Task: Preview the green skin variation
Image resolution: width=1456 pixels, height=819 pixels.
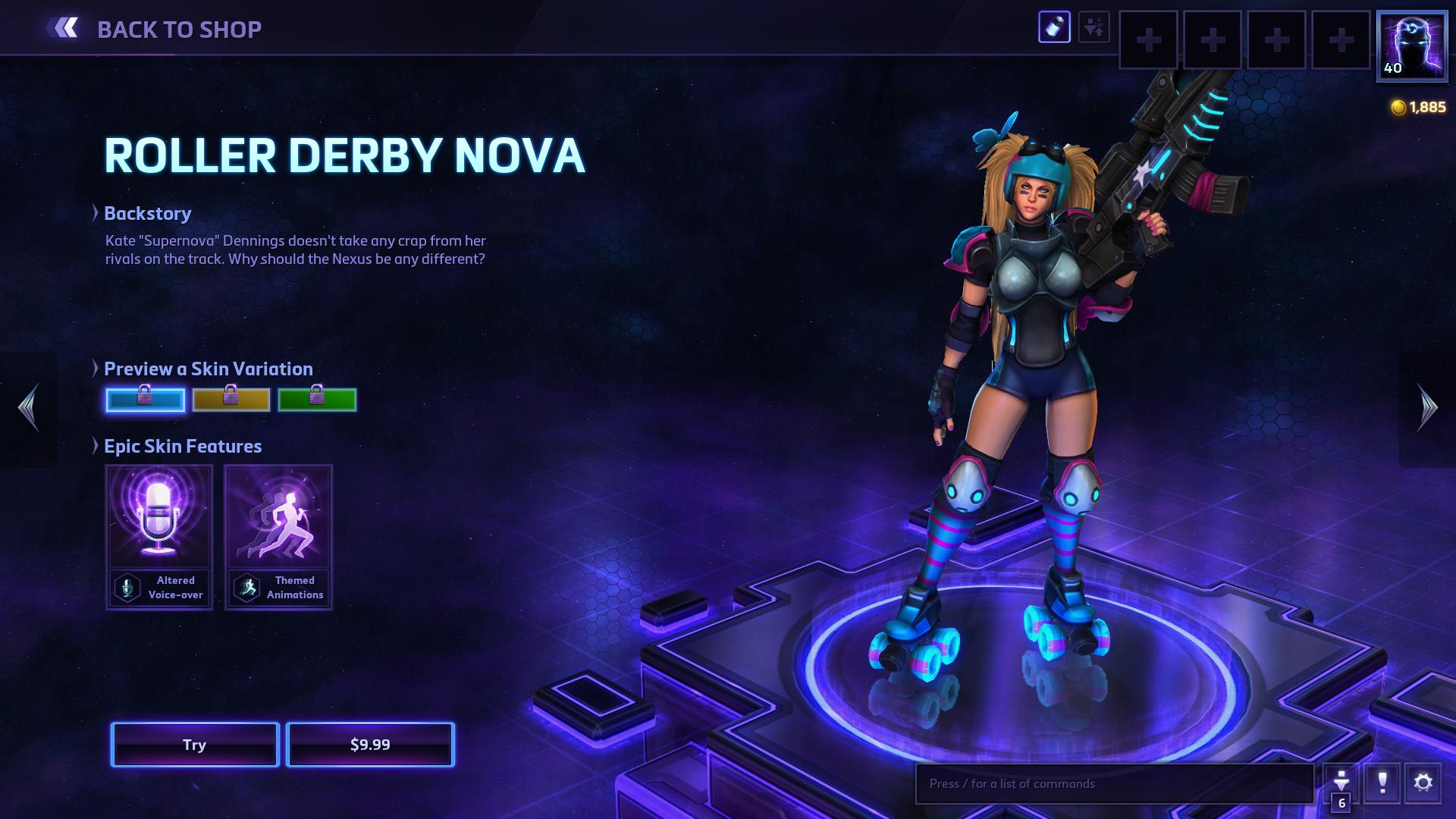Action: coord(317,400)
